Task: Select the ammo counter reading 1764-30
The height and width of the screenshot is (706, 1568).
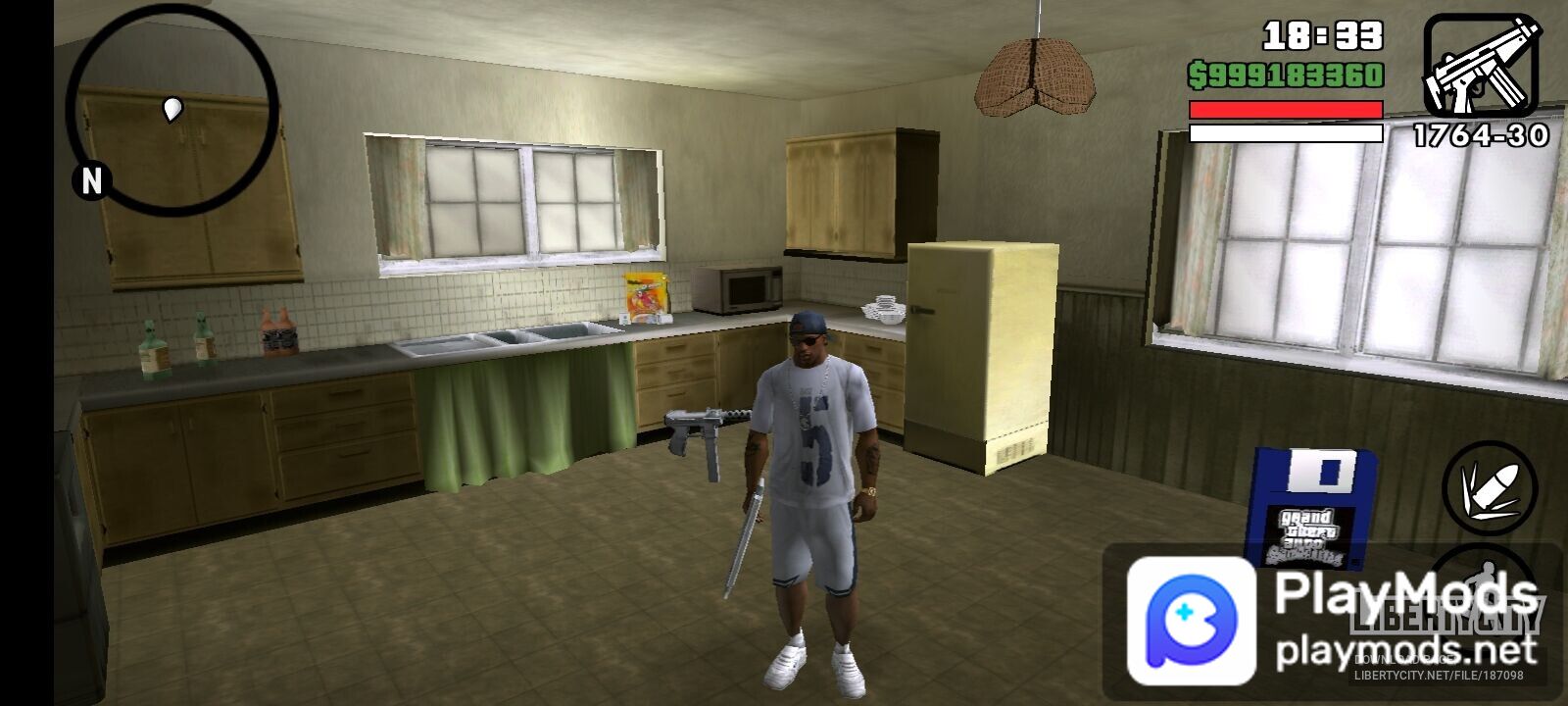Action: pos(1481,133)
